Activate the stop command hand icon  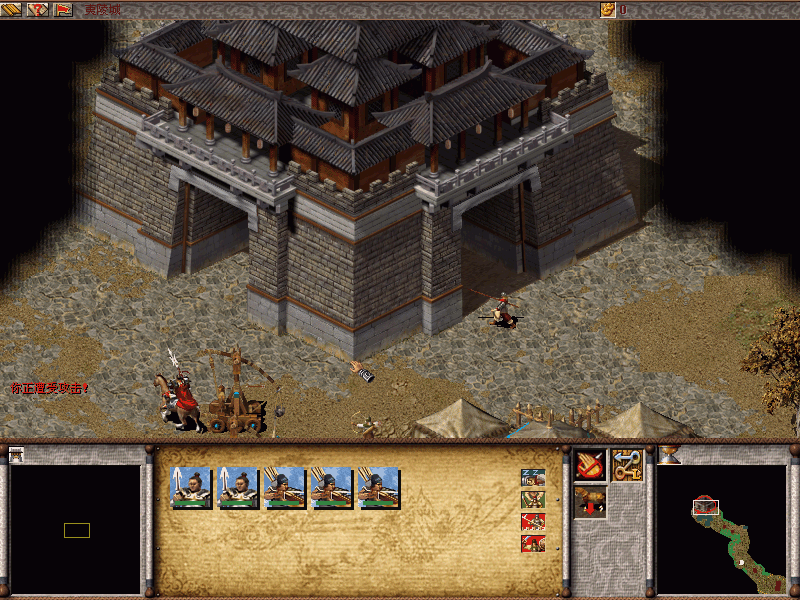click(x=589, y=464)
